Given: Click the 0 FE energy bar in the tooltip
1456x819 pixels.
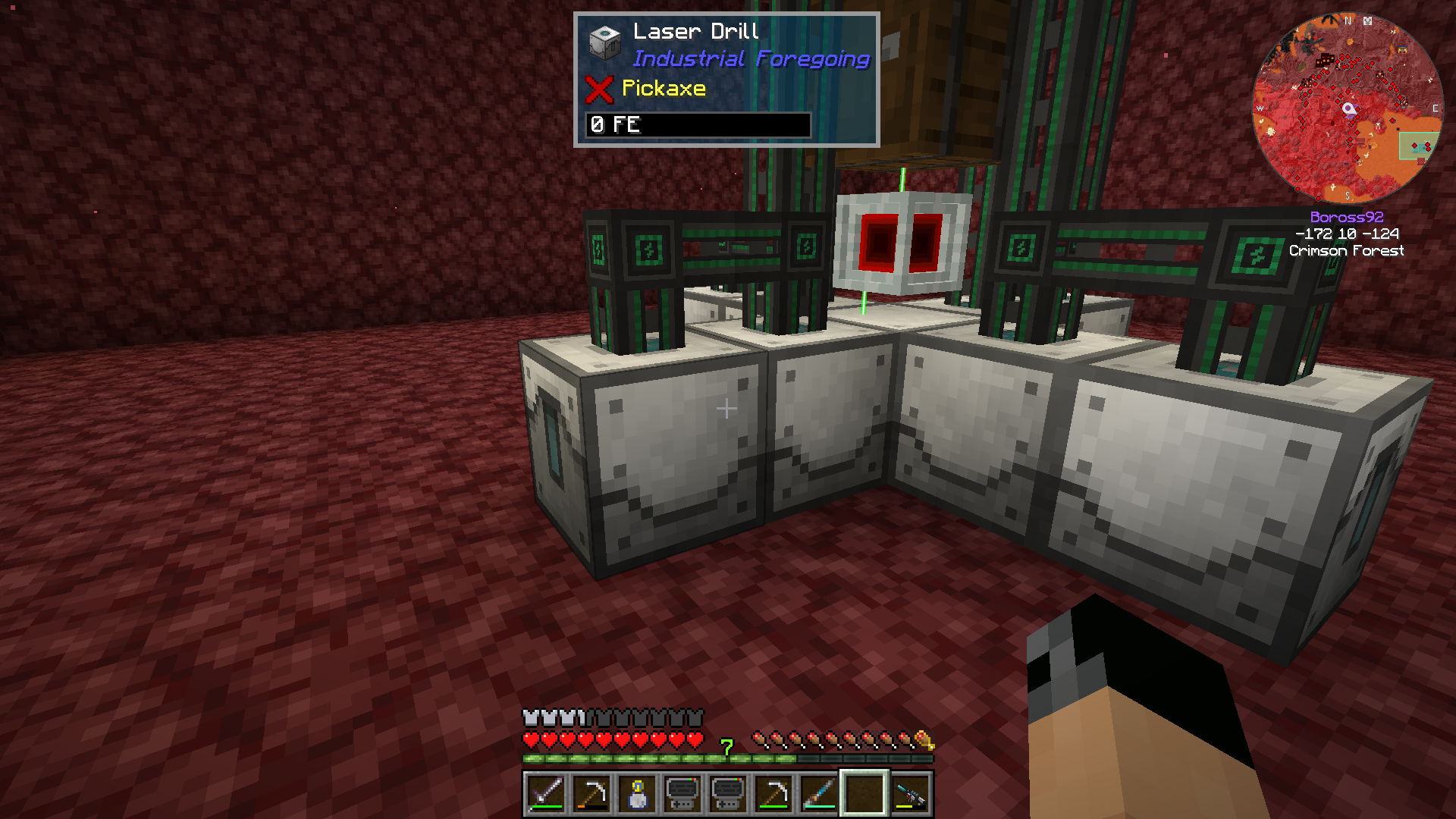Looking at the screenshot, I should pos(696,125).
